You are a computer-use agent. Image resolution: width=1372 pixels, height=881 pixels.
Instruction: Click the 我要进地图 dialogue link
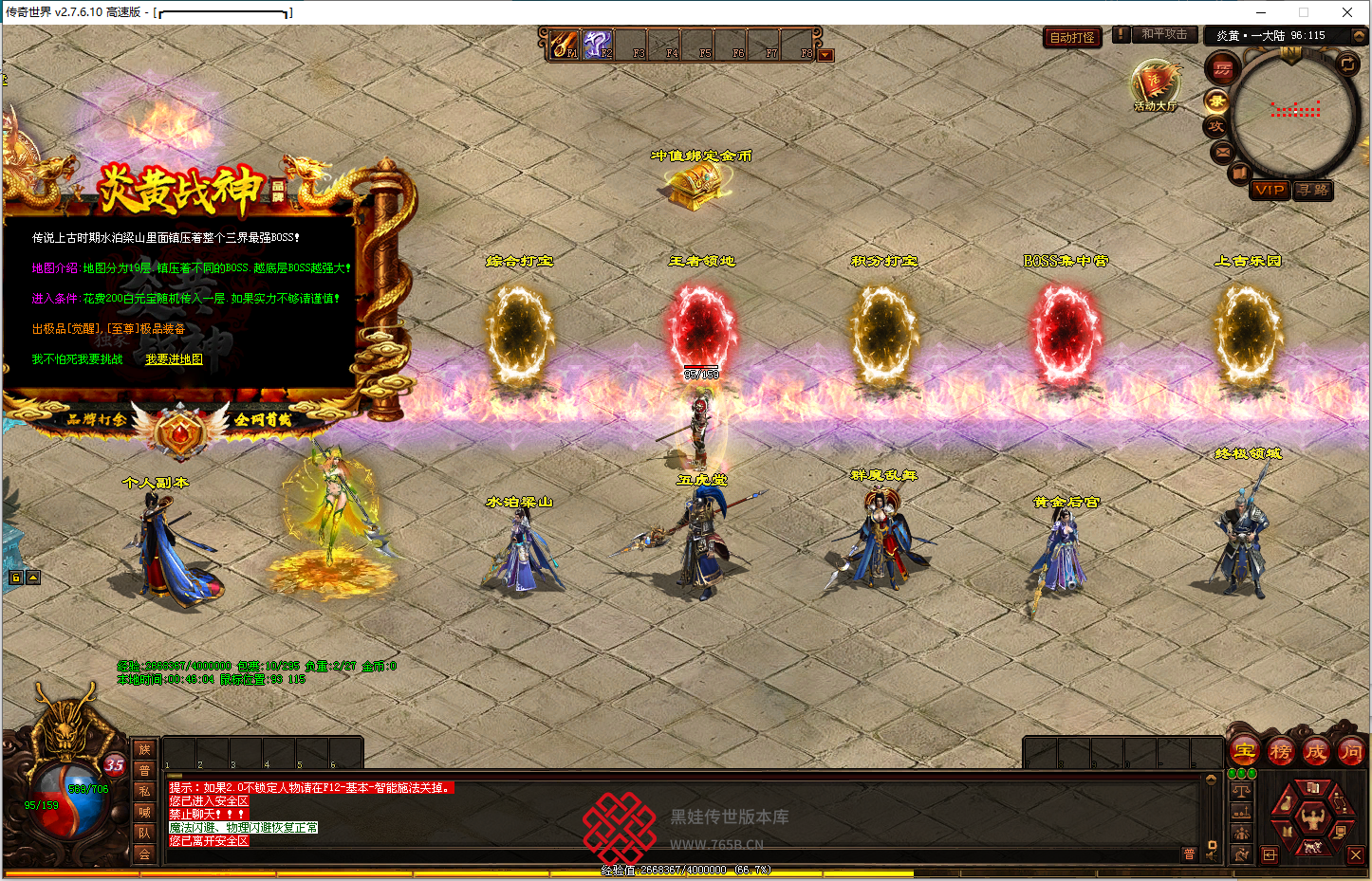tap(174, 359)
